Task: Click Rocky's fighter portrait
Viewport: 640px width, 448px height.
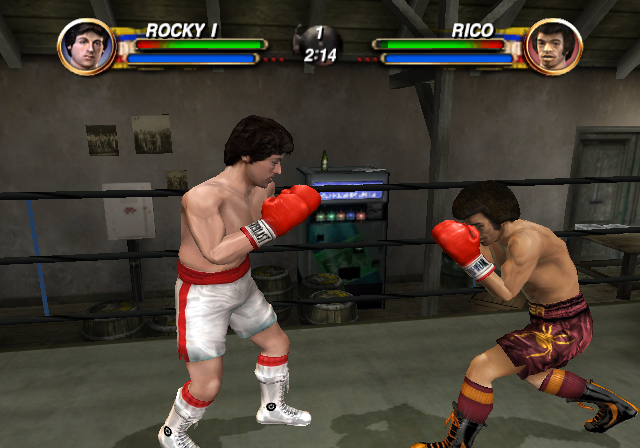Action: tap(87, 46)
